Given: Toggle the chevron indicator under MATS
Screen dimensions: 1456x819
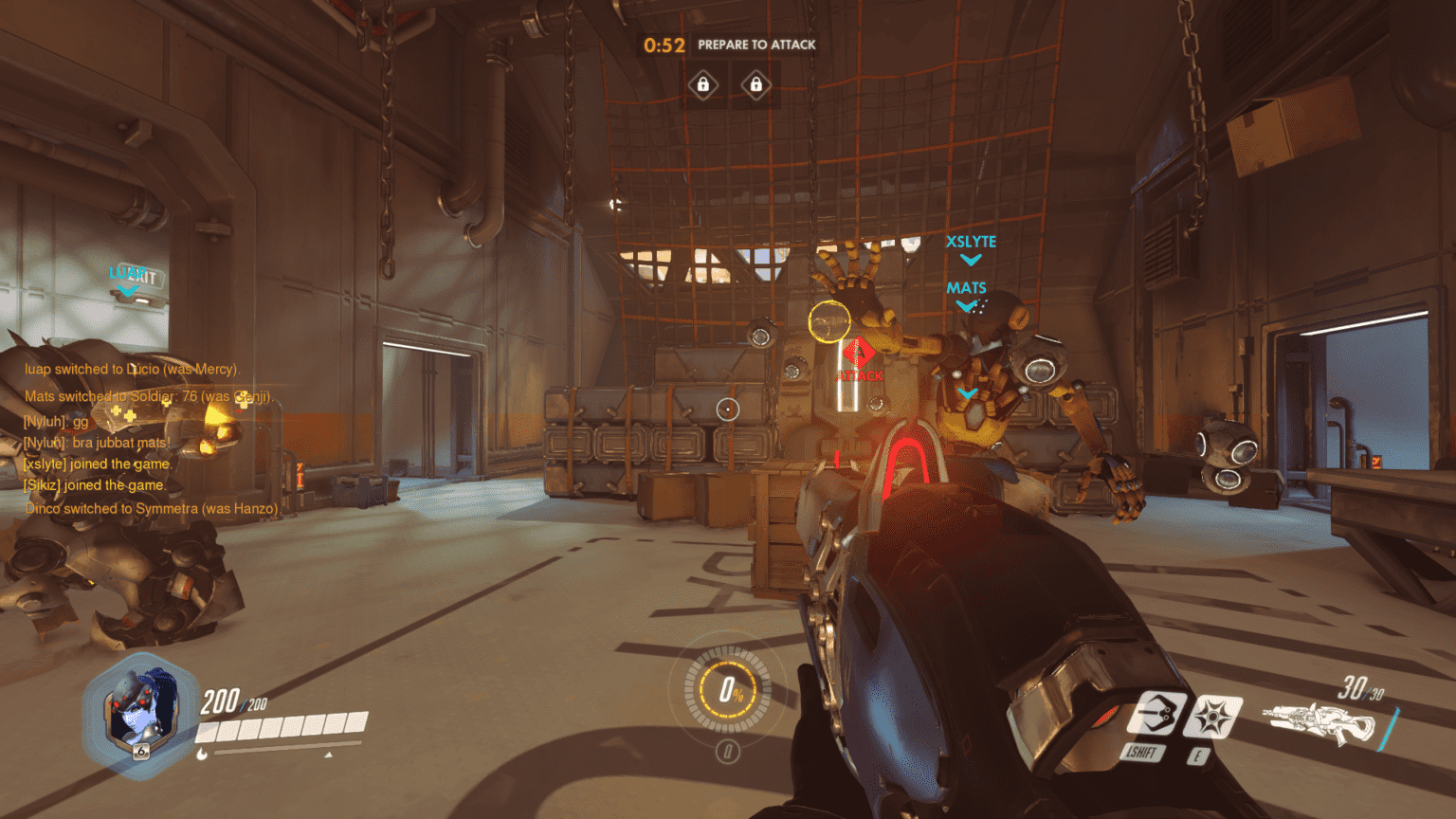Looking at the screenshot, I should tap(968, 305).
